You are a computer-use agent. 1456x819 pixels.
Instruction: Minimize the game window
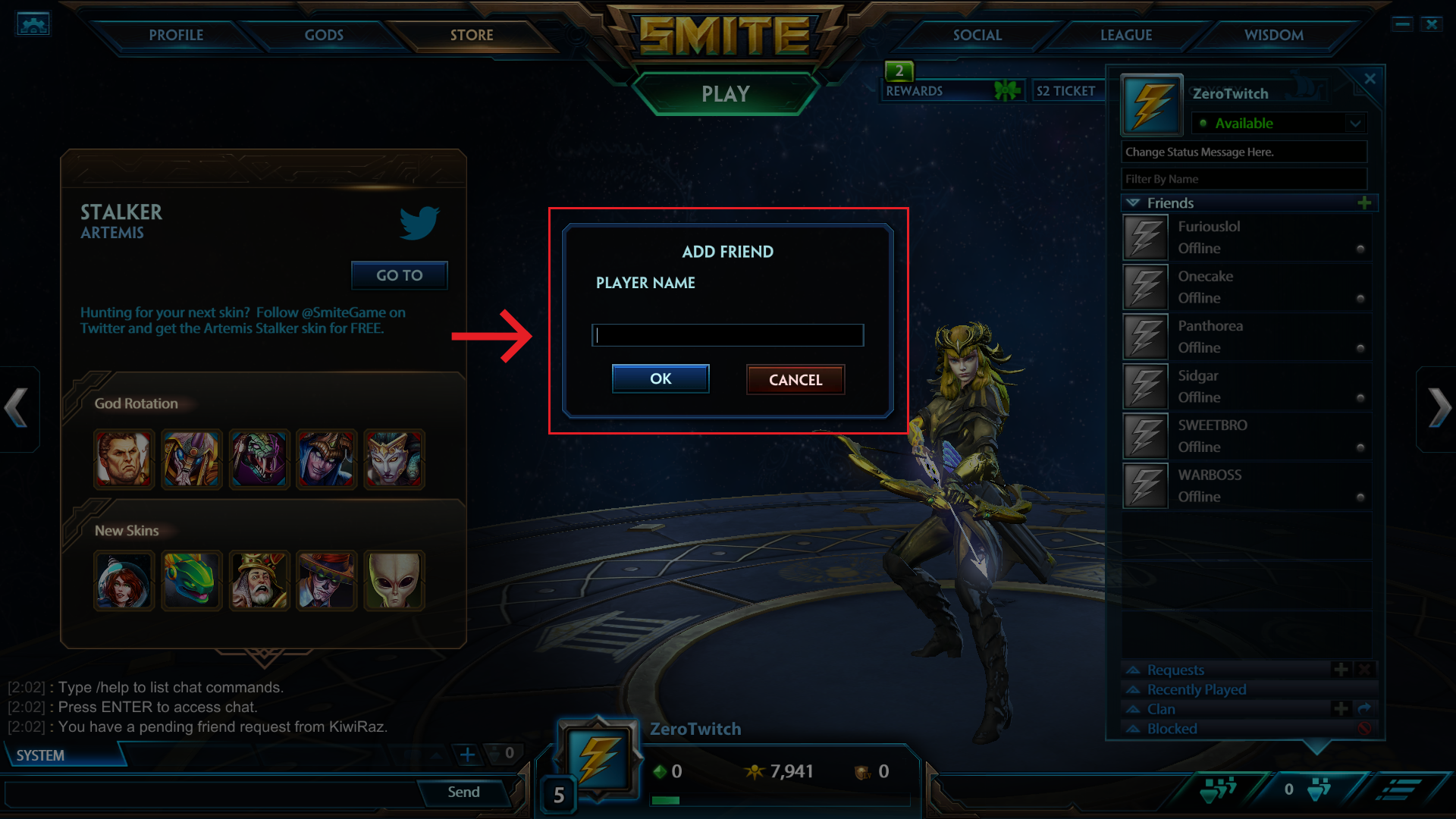[1402, 24]
